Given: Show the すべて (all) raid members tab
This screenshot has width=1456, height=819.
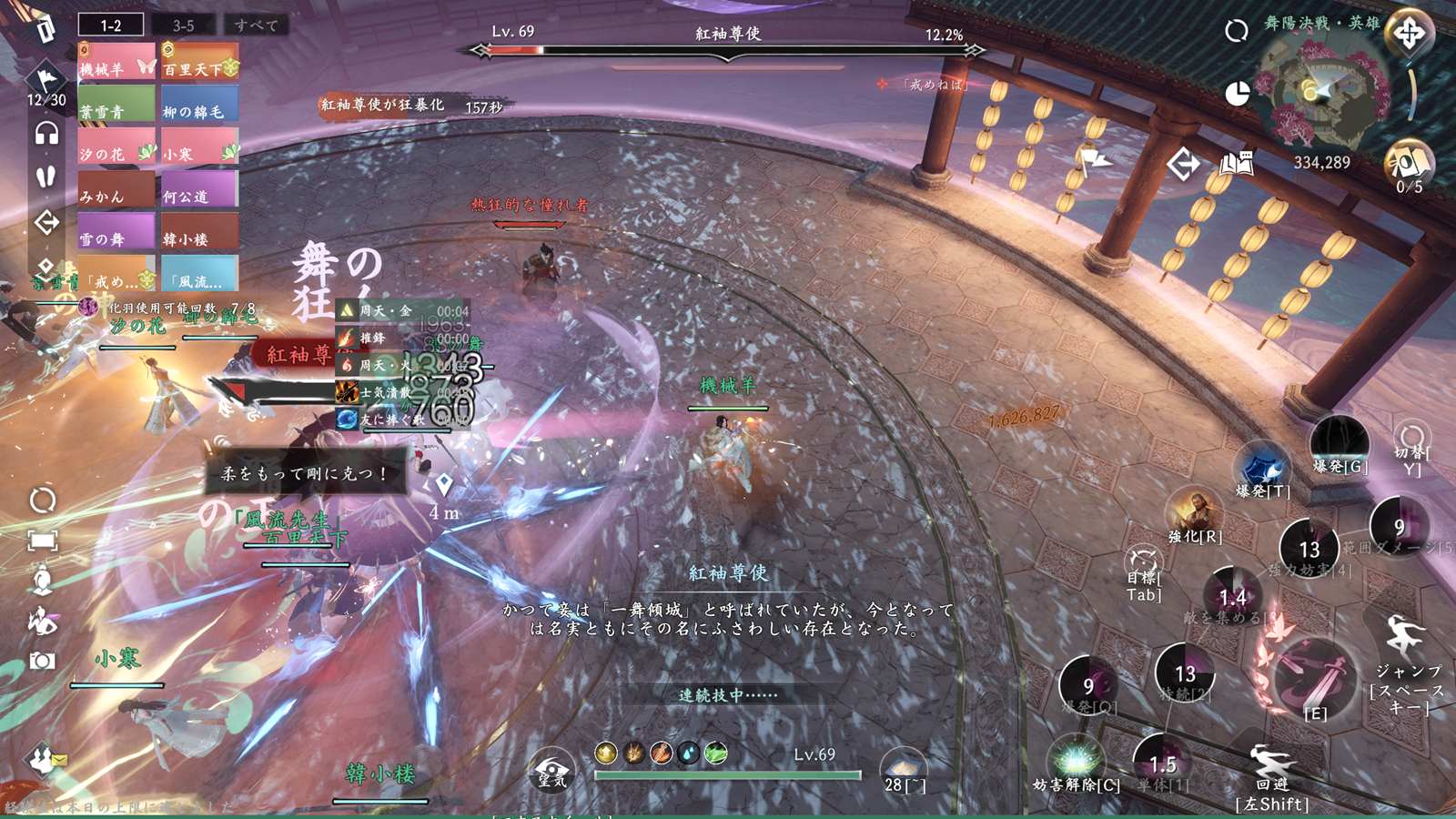Looking at the screenshot, I should tap(256, 25).
